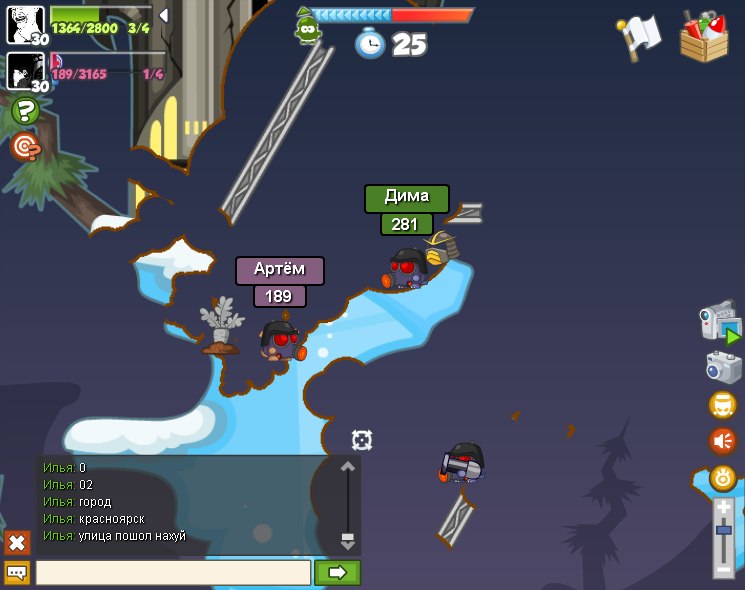
Task: Select the green team player avatar
Action: click(x=25, y=24)
